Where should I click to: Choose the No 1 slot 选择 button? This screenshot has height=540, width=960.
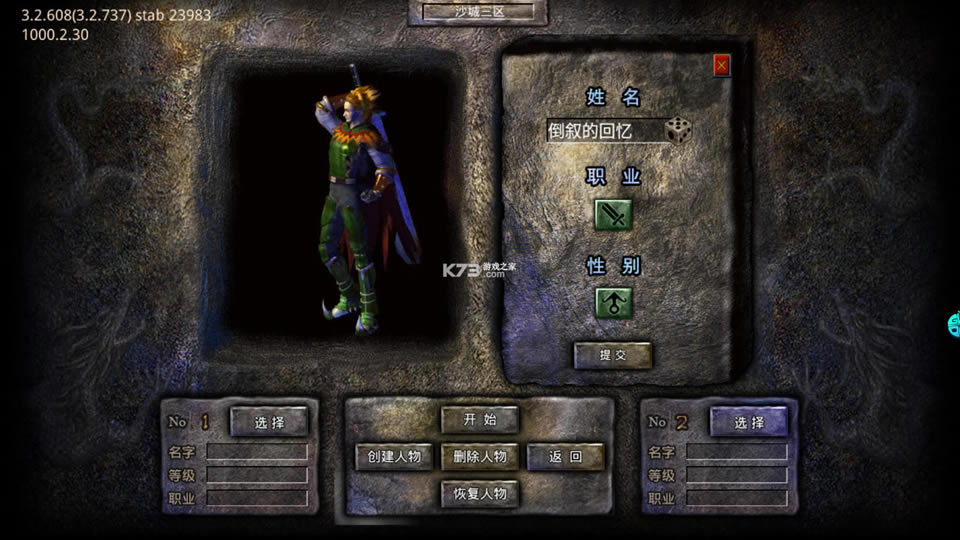tap(269, 422)
